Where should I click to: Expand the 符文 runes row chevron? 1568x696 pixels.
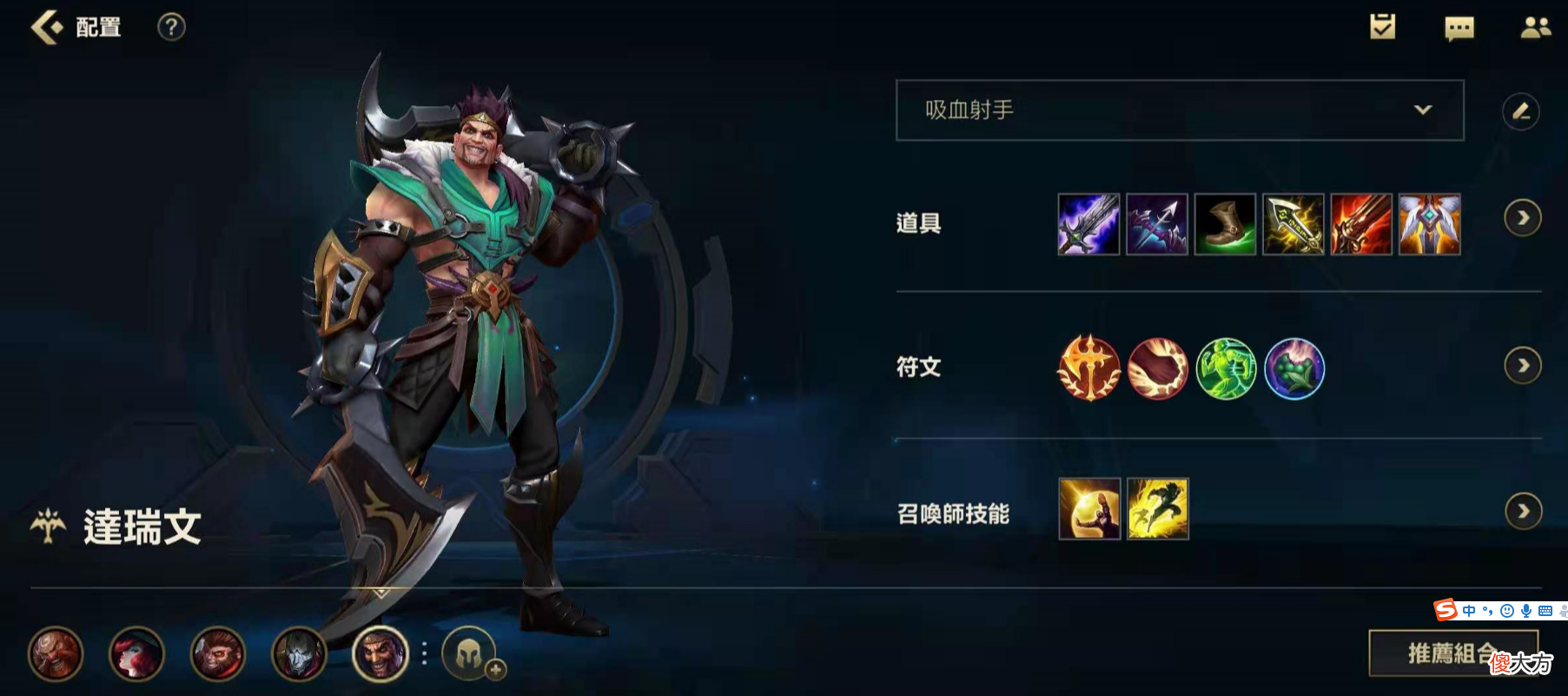[x=1524, y=367]
